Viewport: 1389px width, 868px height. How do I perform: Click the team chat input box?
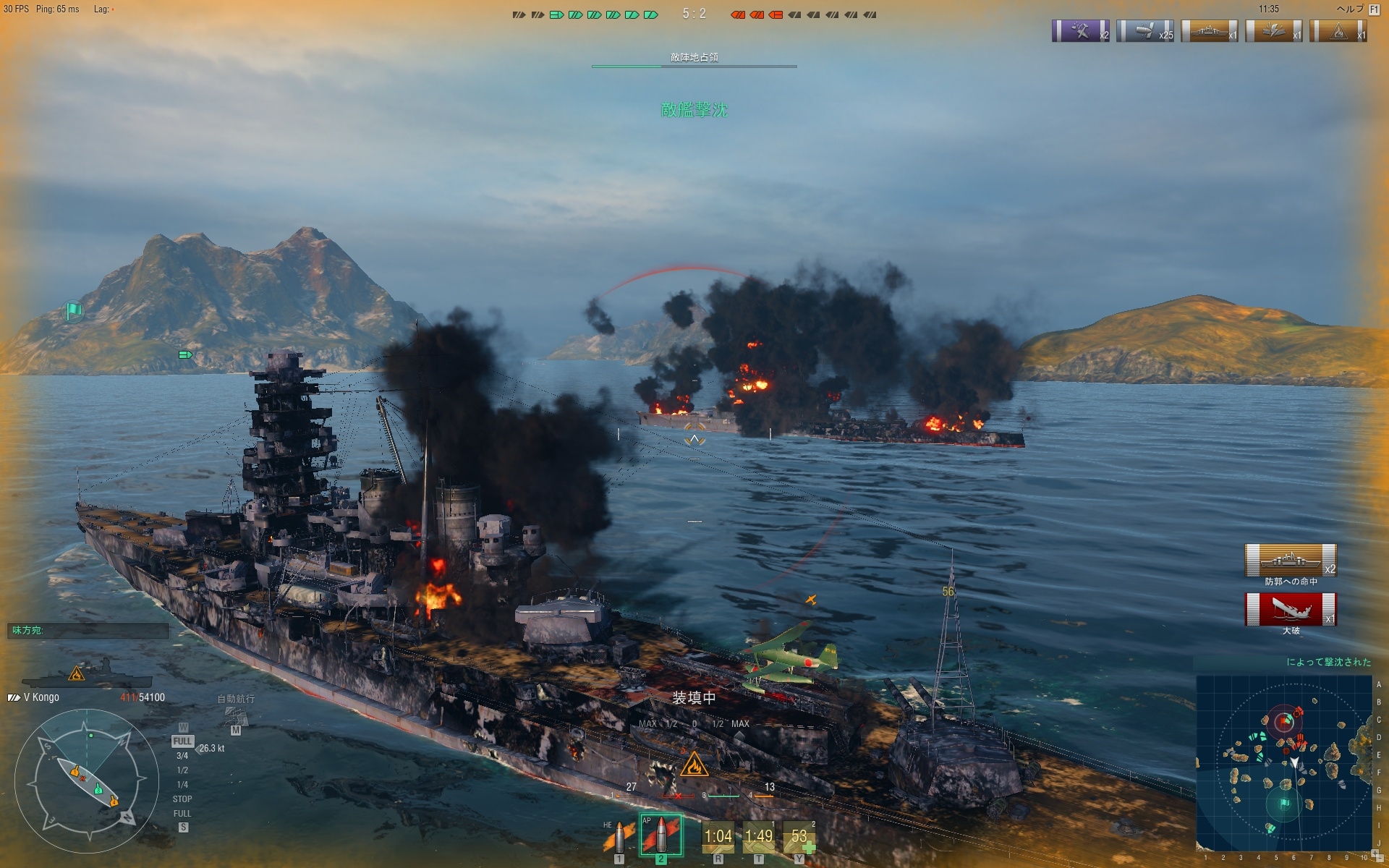88,631
